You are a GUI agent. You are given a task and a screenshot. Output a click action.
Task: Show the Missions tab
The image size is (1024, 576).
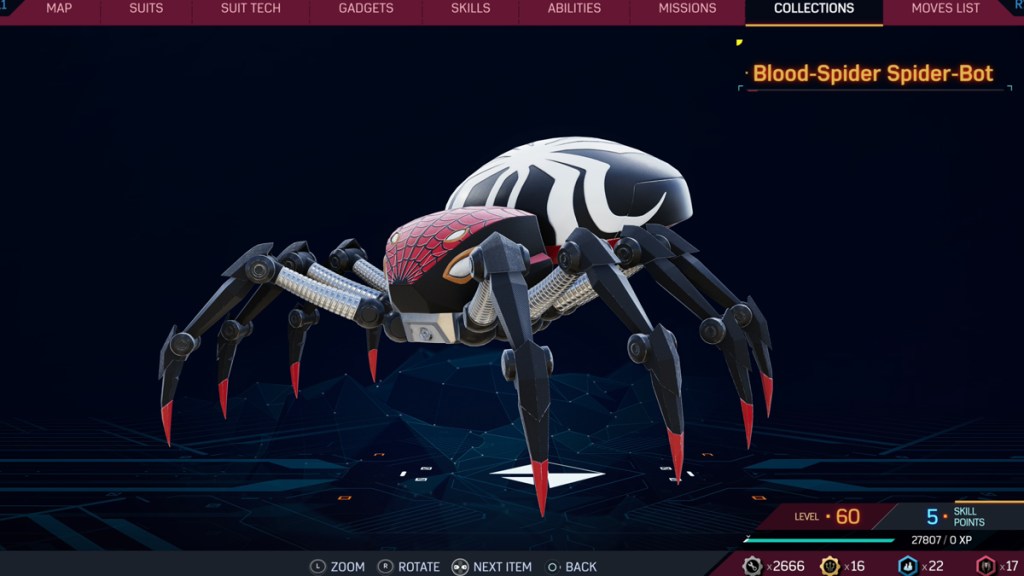pos(687,9)
